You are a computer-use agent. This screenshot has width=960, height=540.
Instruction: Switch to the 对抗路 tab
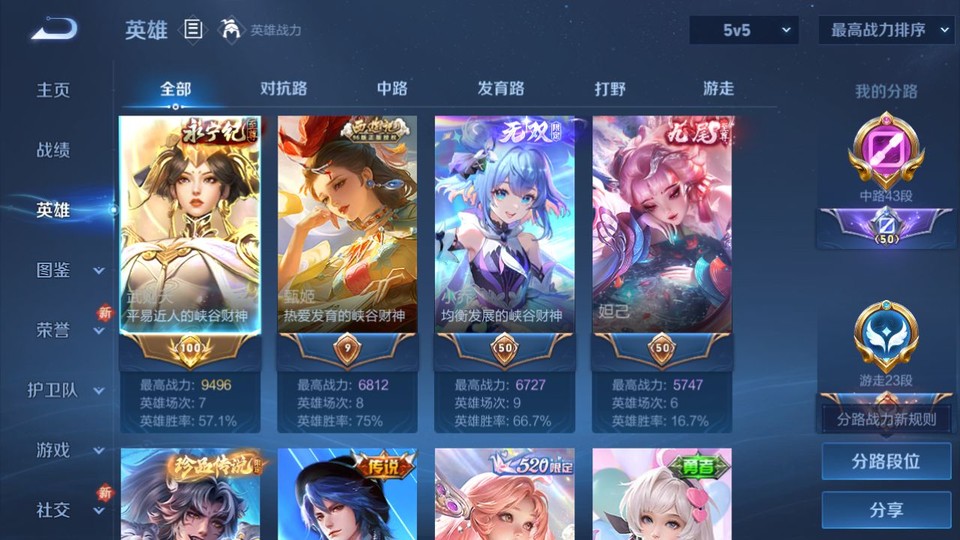tap(283, 88)
